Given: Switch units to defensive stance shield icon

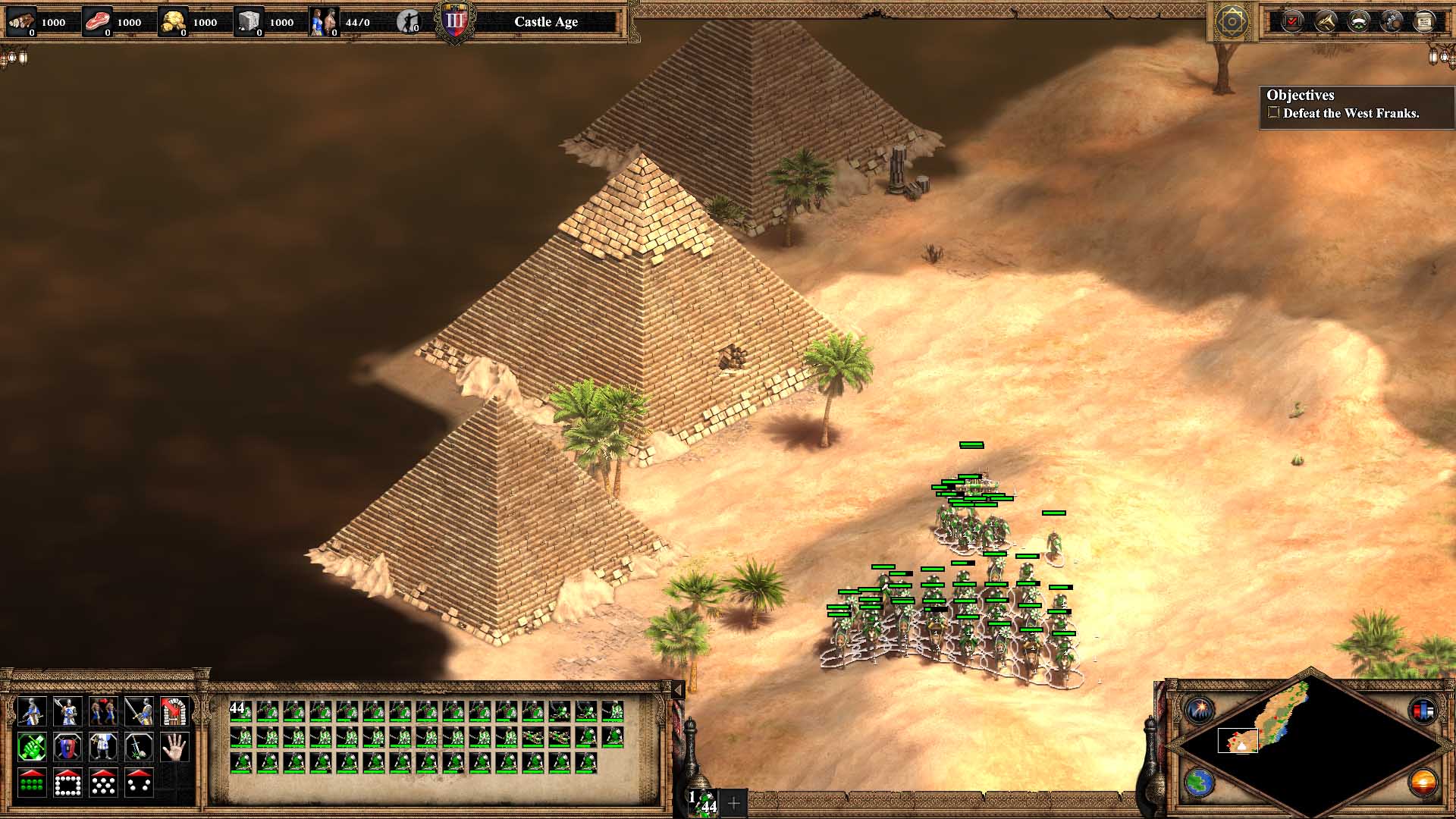Looking at the screenshot, I should [x=67, y=747].
